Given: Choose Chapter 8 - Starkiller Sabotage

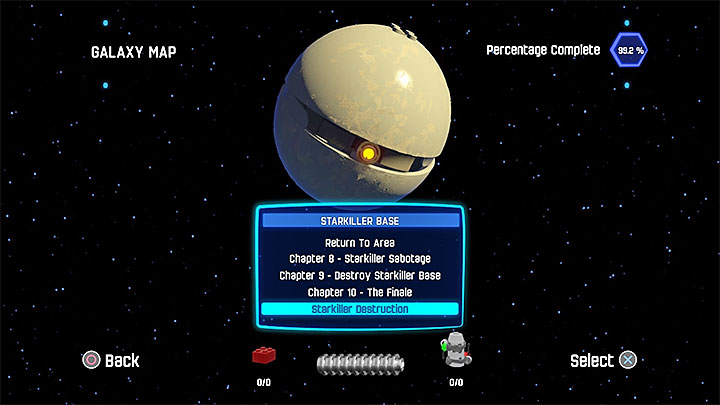Looking at the screenshot, I should 359,258.
